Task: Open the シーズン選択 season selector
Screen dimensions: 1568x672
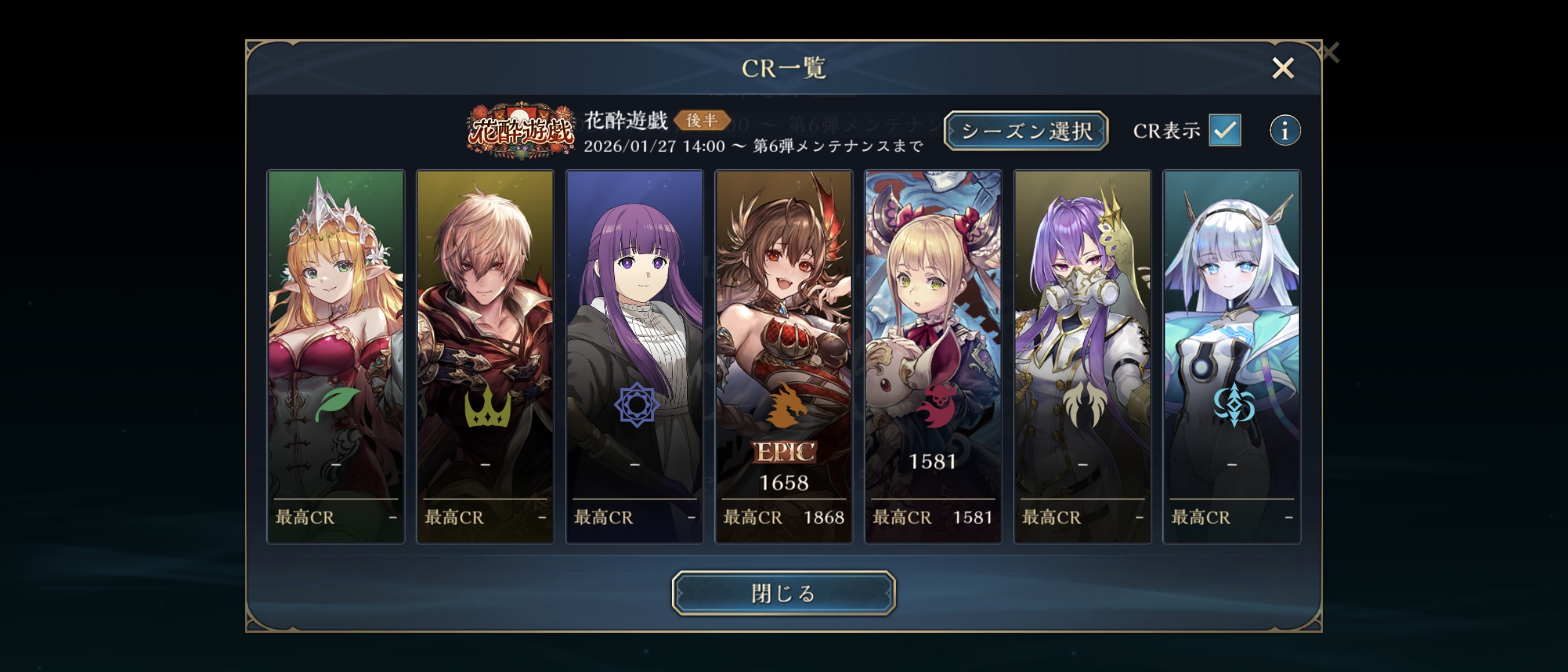Action: pyautogui.click(x=1026, y=131)
